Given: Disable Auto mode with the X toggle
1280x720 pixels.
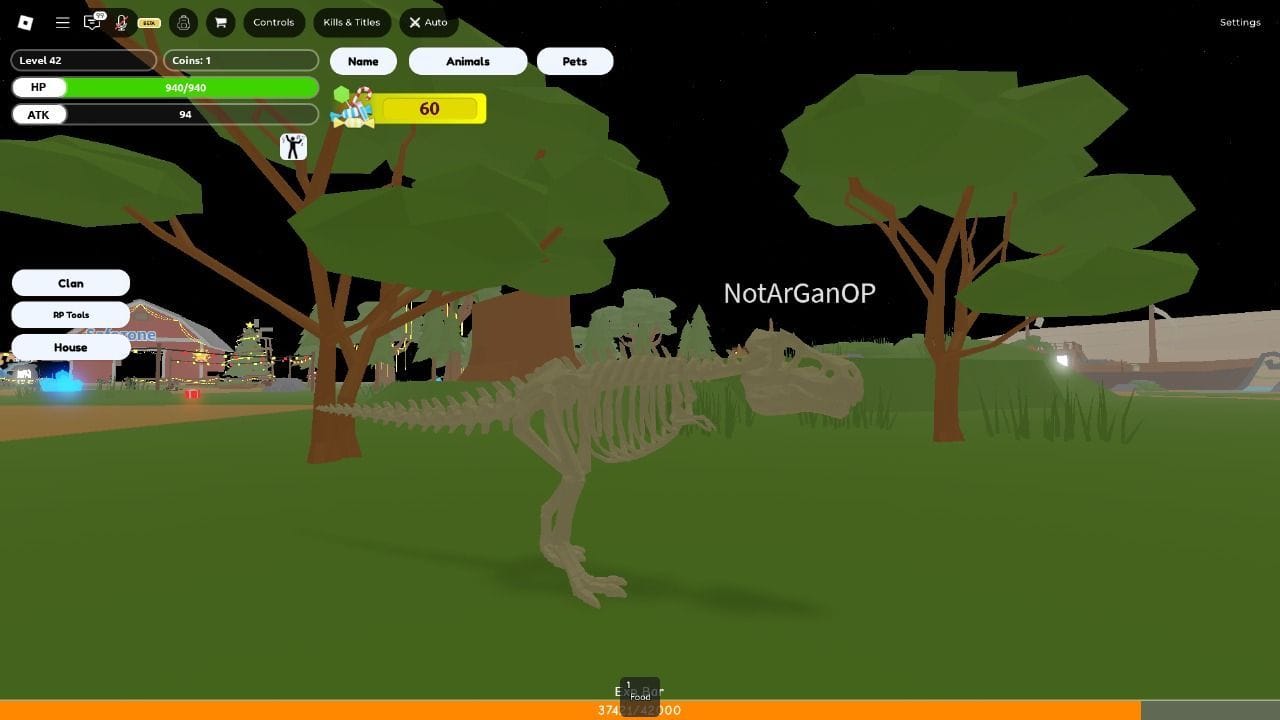Looking at the screenshot, I should tap(428, 22).
